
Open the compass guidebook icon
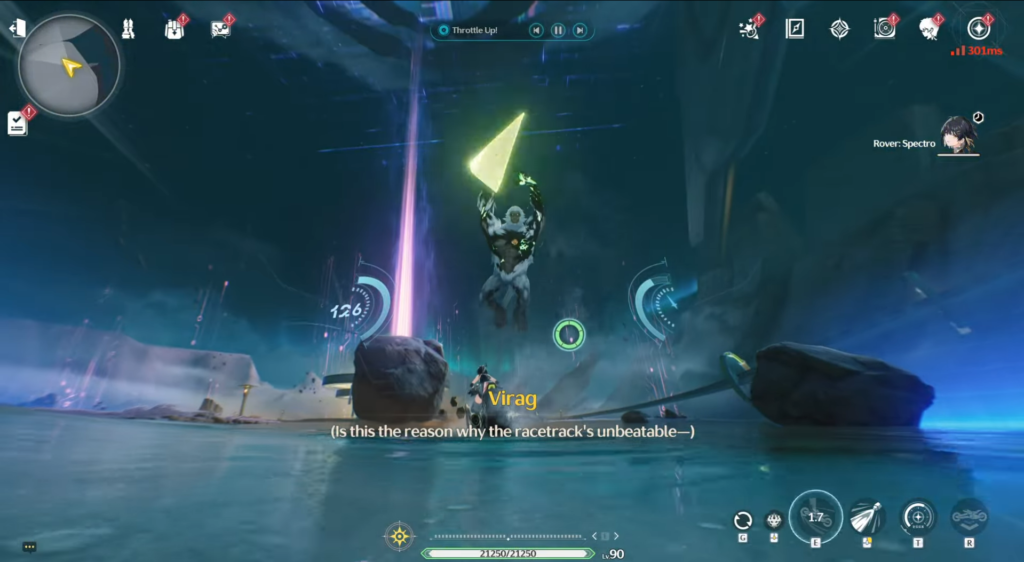click(x=795, y=29)
